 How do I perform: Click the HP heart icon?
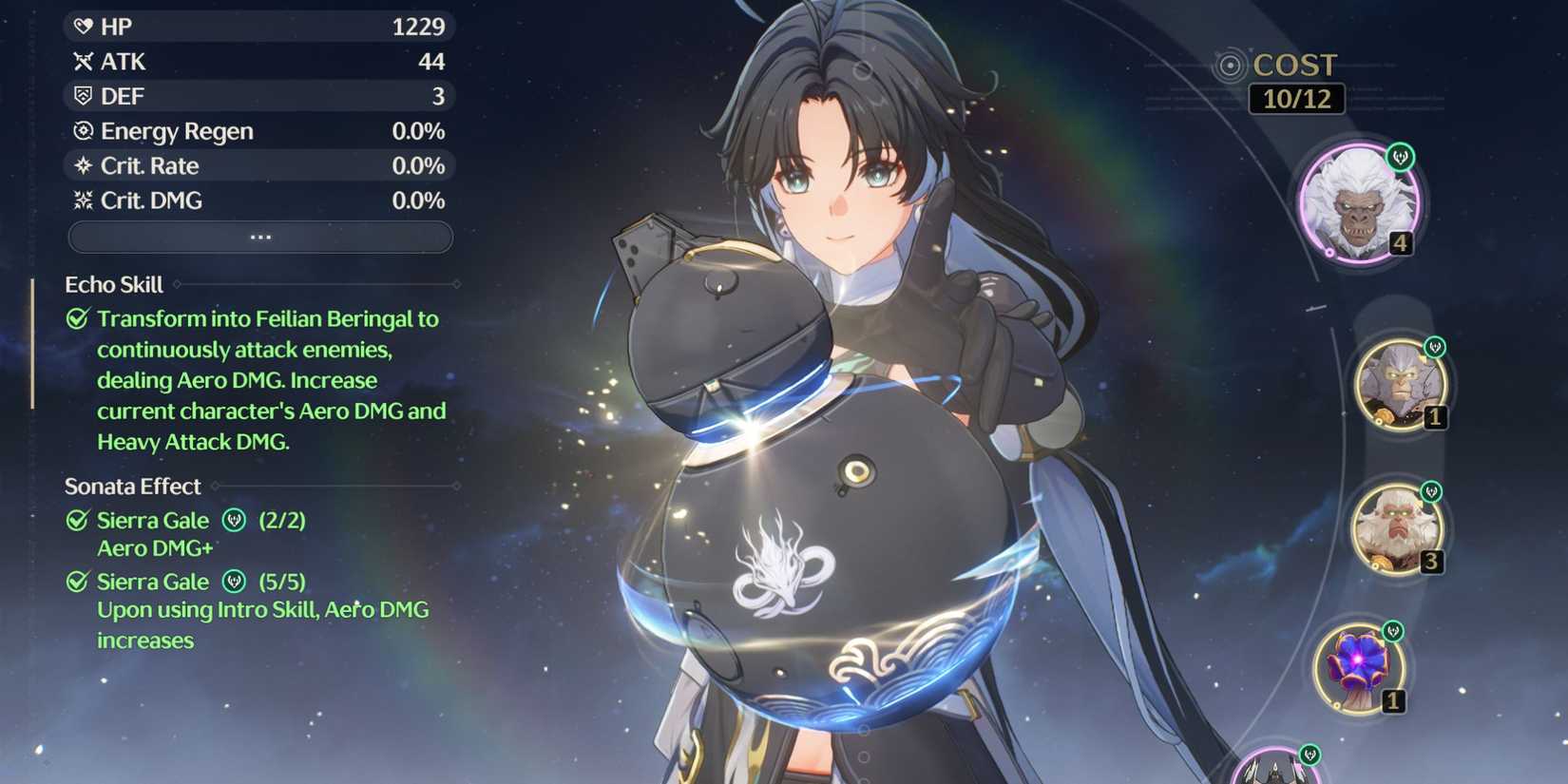click(84, 26)
